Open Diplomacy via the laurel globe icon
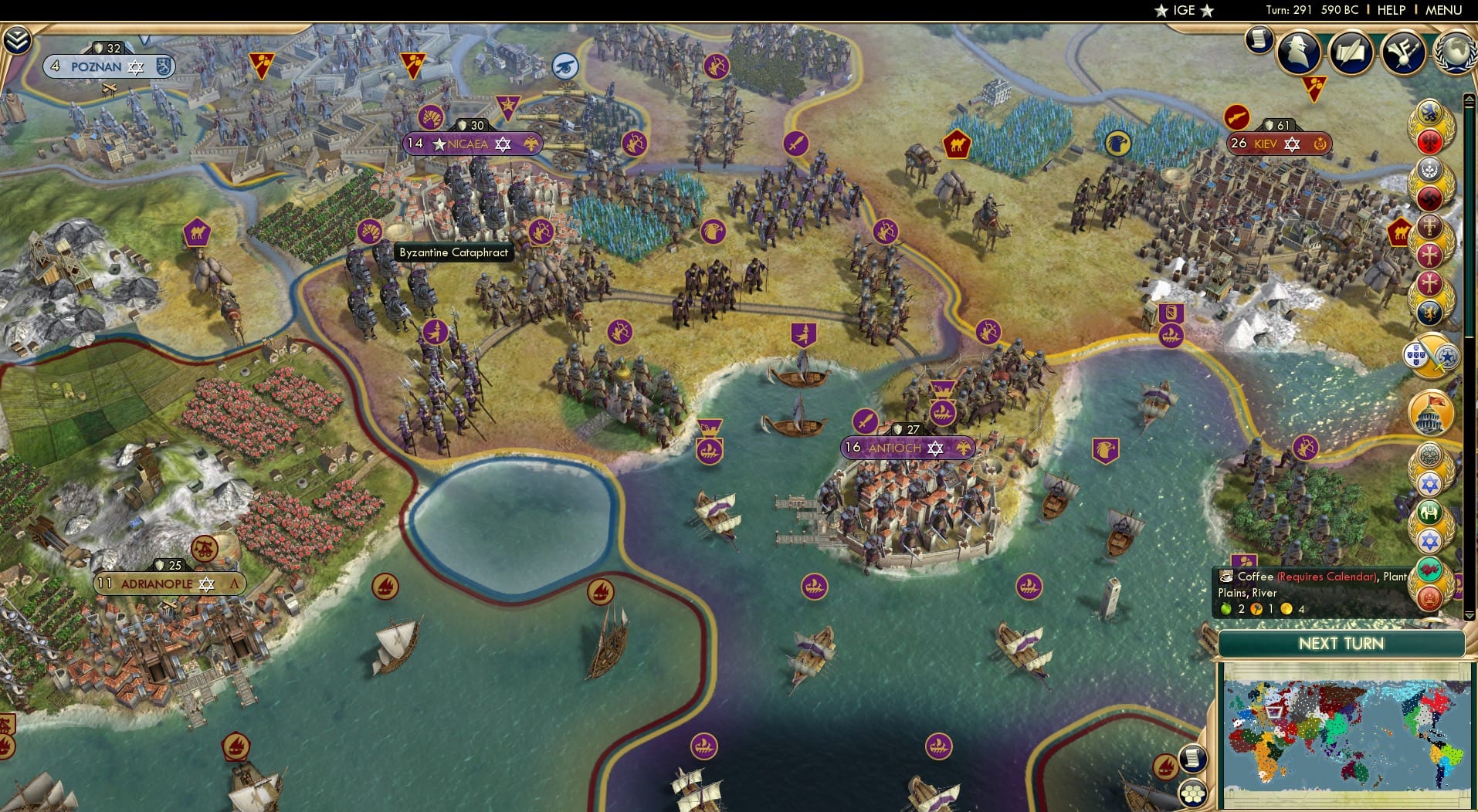The width and height of the screenshot is (1478, 812). click(1457, 52)
